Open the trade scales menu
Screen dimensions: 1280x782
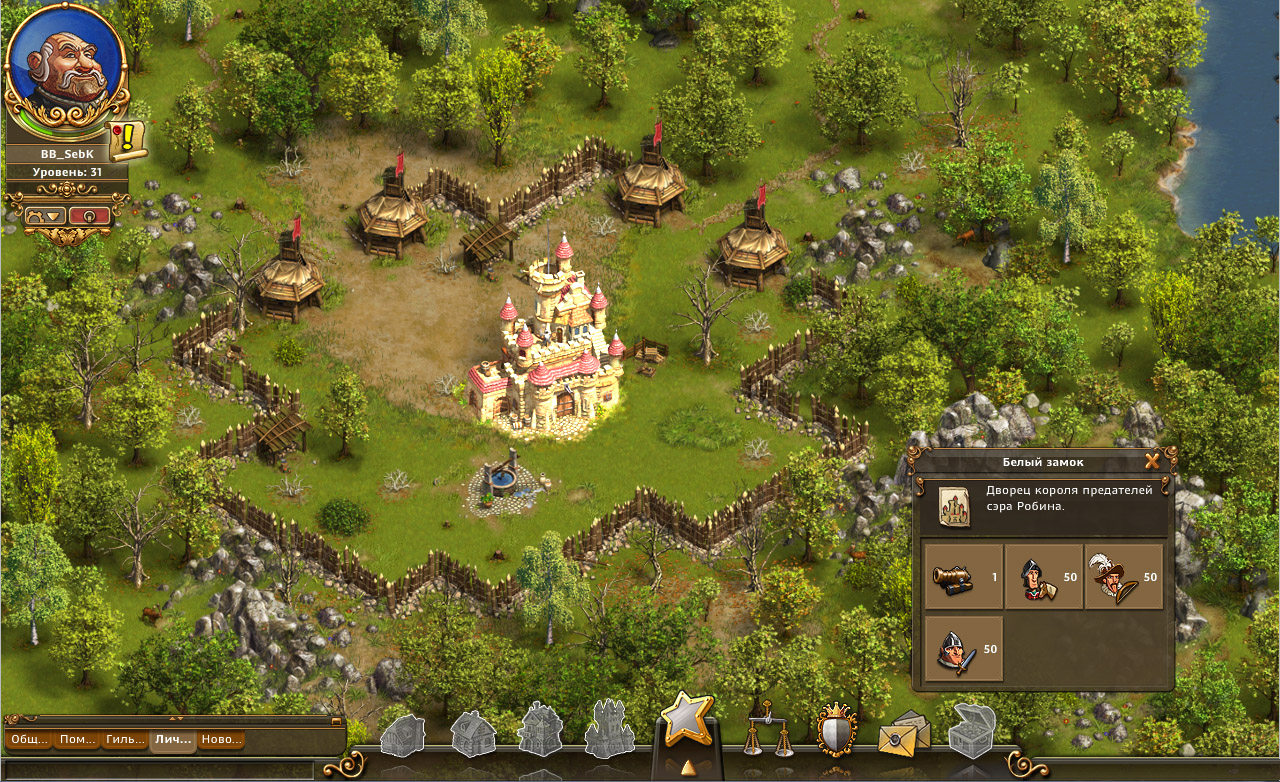point(767,735)
